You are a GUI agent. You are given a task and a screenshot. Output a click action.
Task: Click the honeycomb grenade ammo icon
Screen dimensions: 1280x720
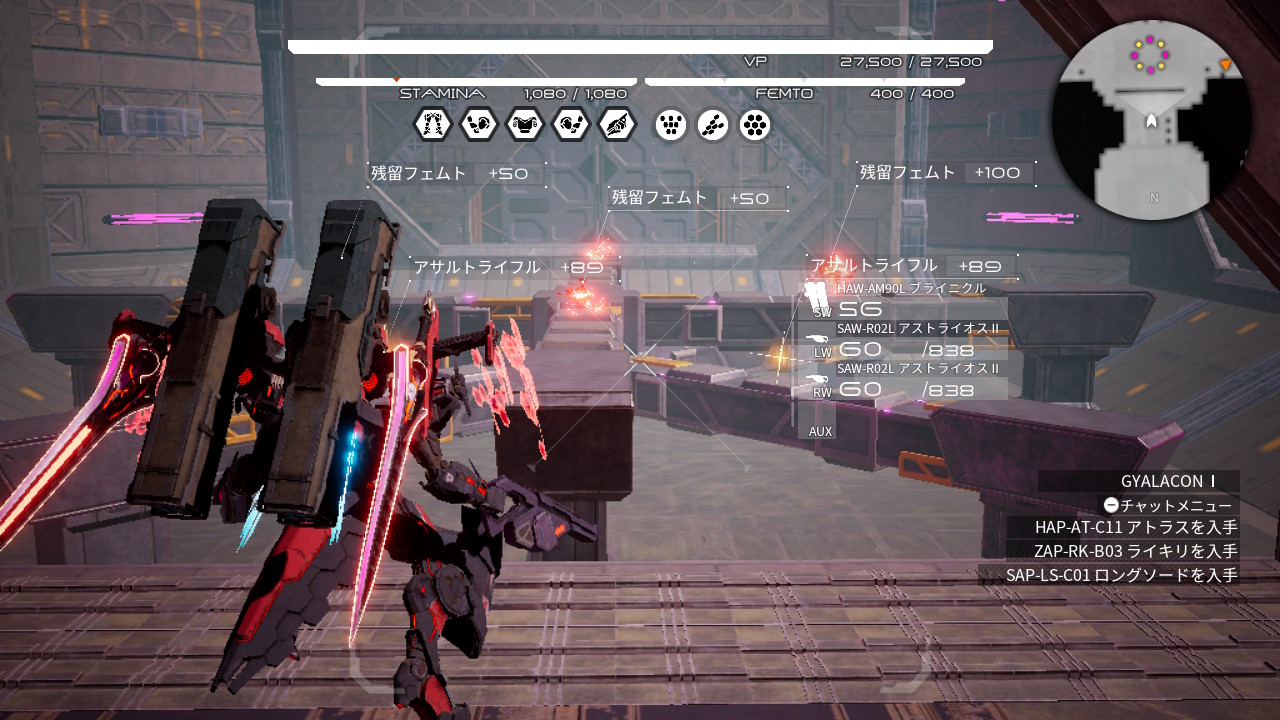click(755, 125)
